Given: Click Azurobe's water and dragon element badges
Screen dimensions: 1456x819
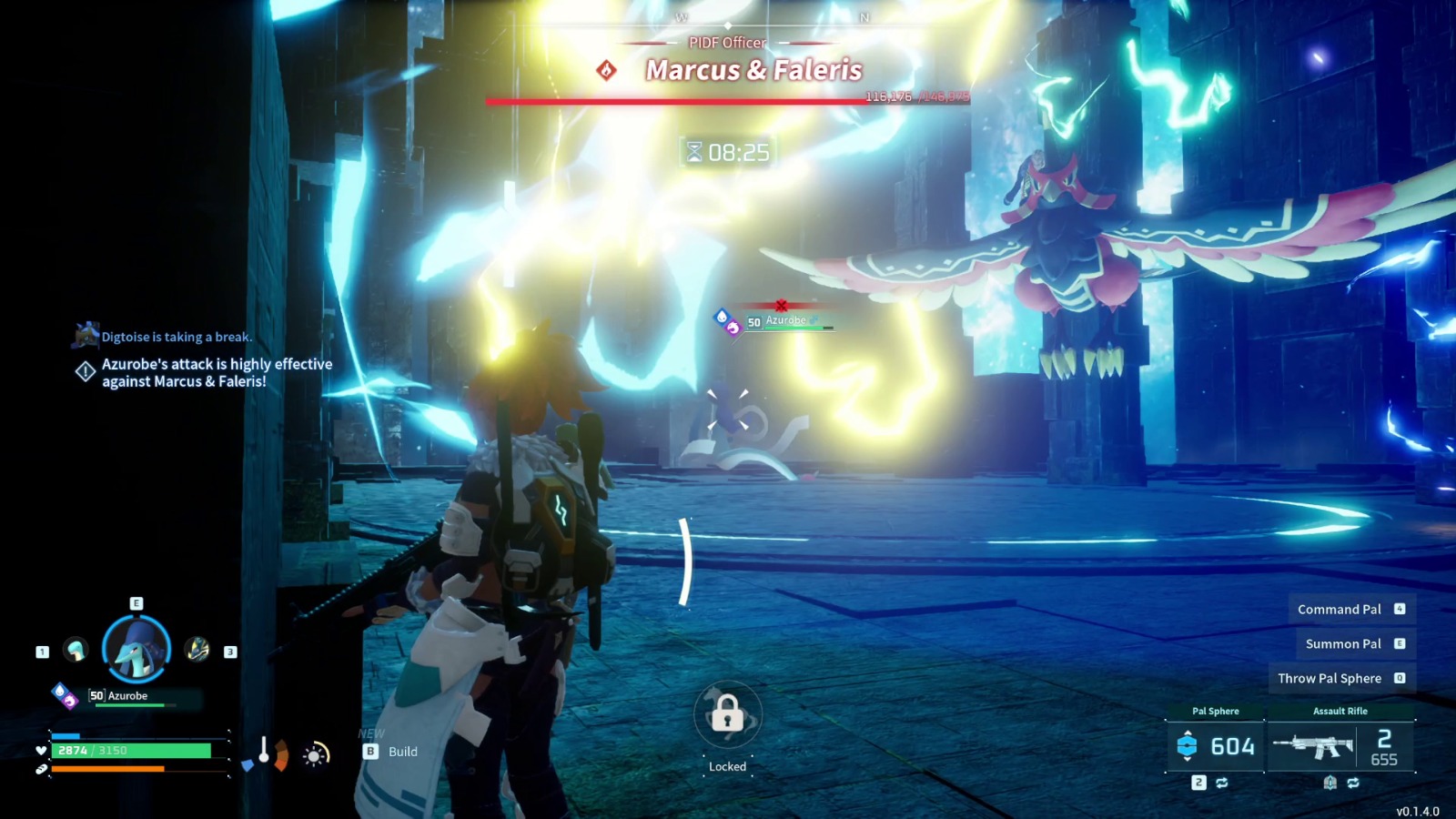Looking at the screenshot, I should pyautogui.click(x=64, y=696).
